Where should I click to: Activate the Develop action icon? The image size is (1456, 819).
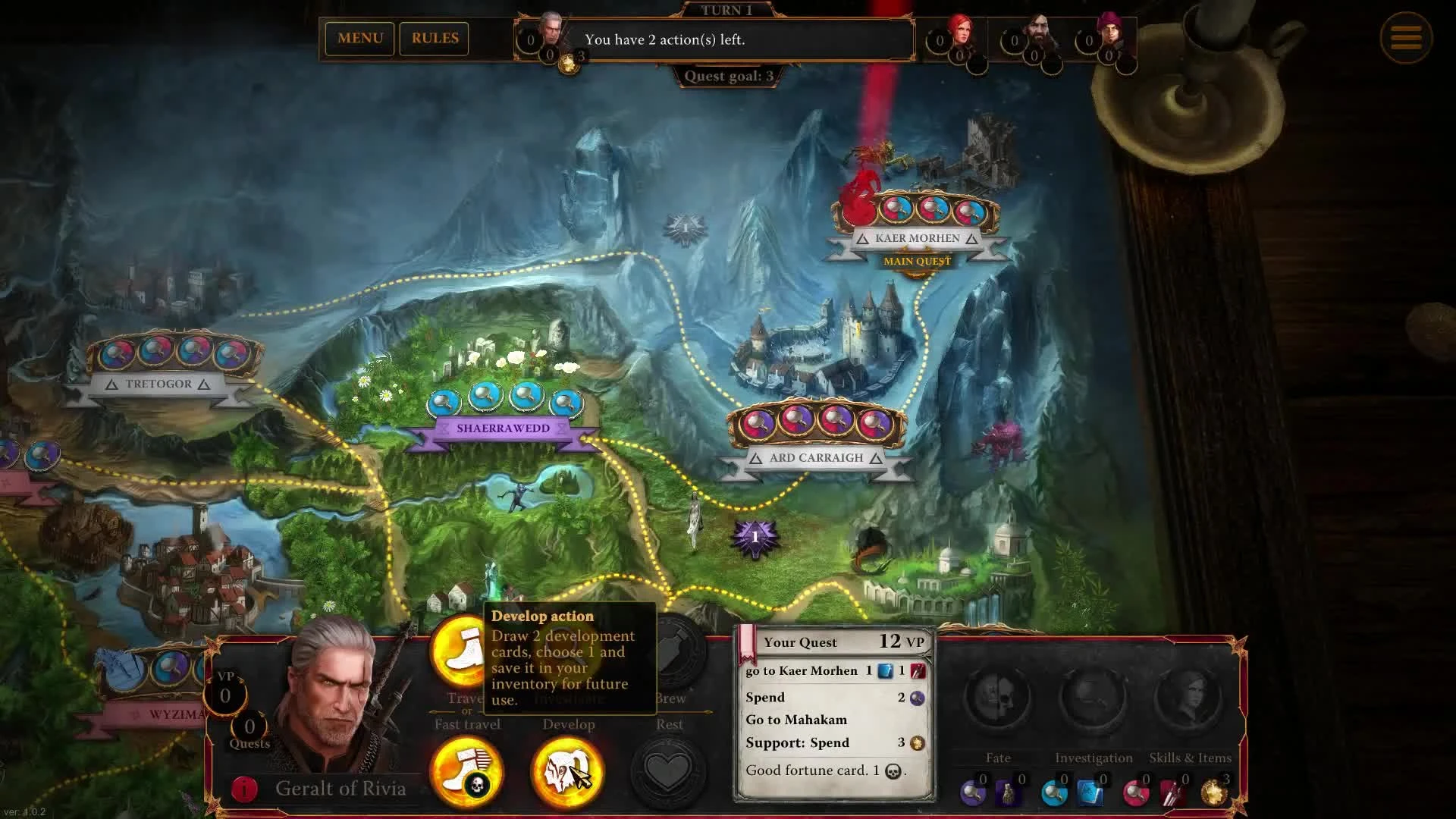click(x=569, y=771)
